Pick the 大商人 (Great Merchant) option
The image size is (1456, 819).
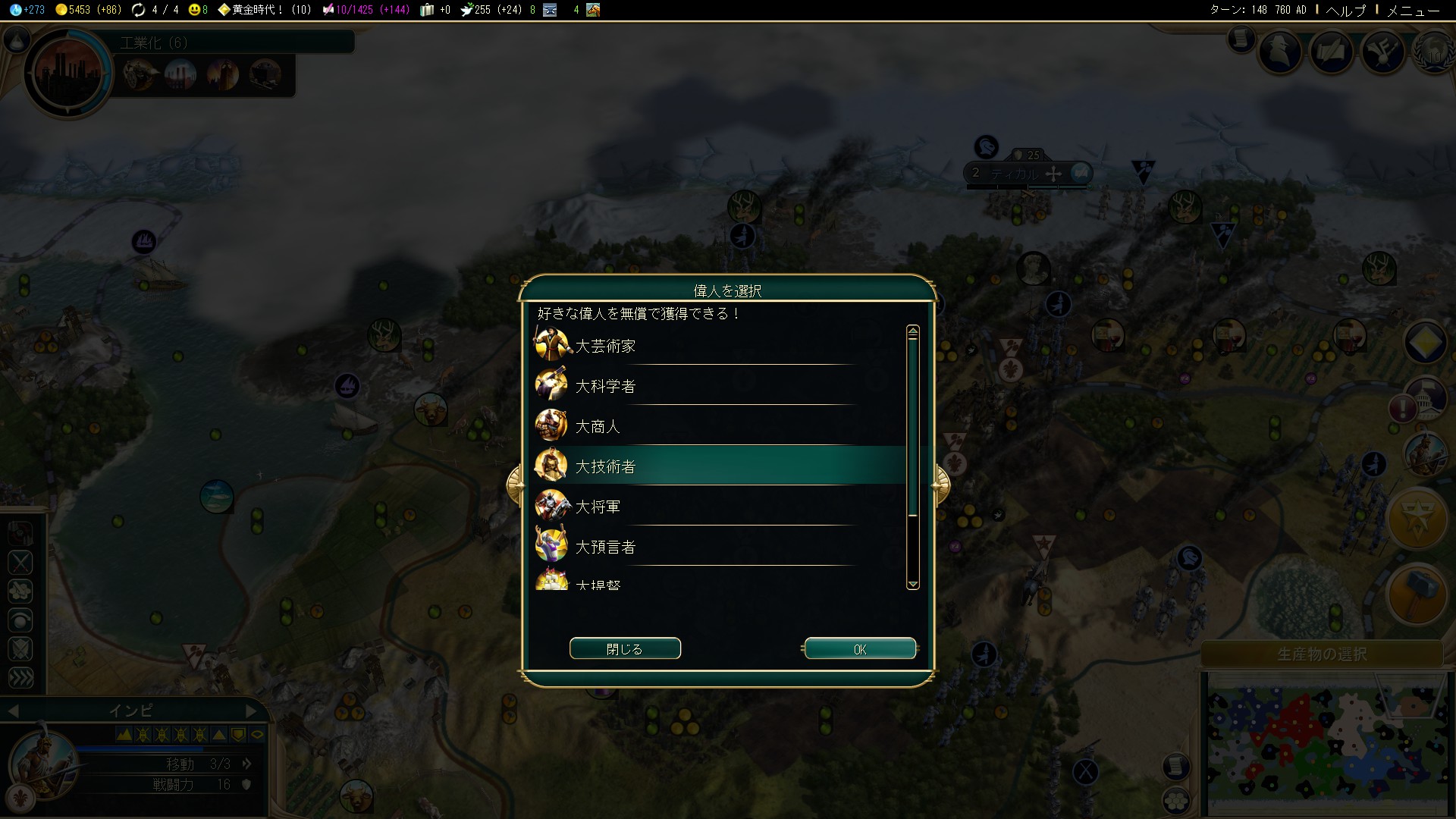pos(598,426)
